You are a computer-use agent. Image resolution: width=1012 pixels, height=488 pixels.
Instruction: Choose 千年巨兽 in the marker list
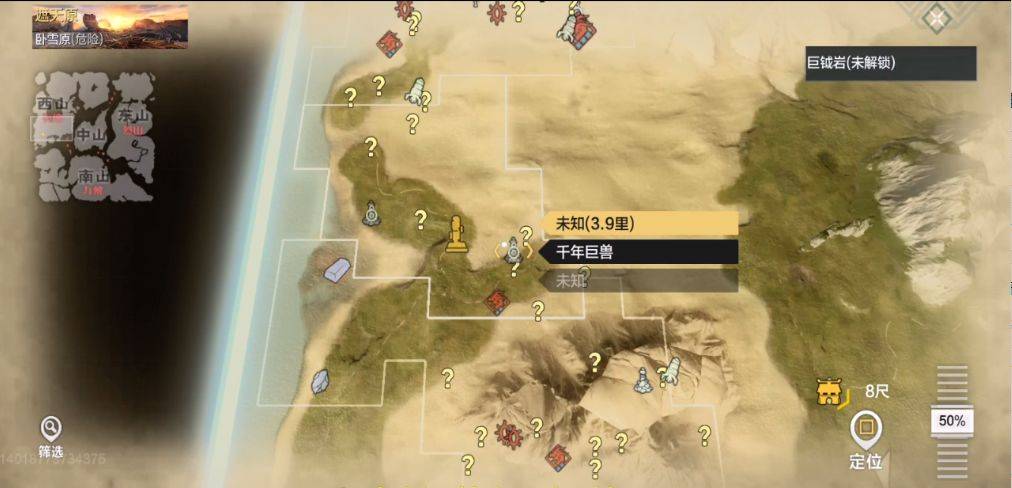(x=639, y=252)
